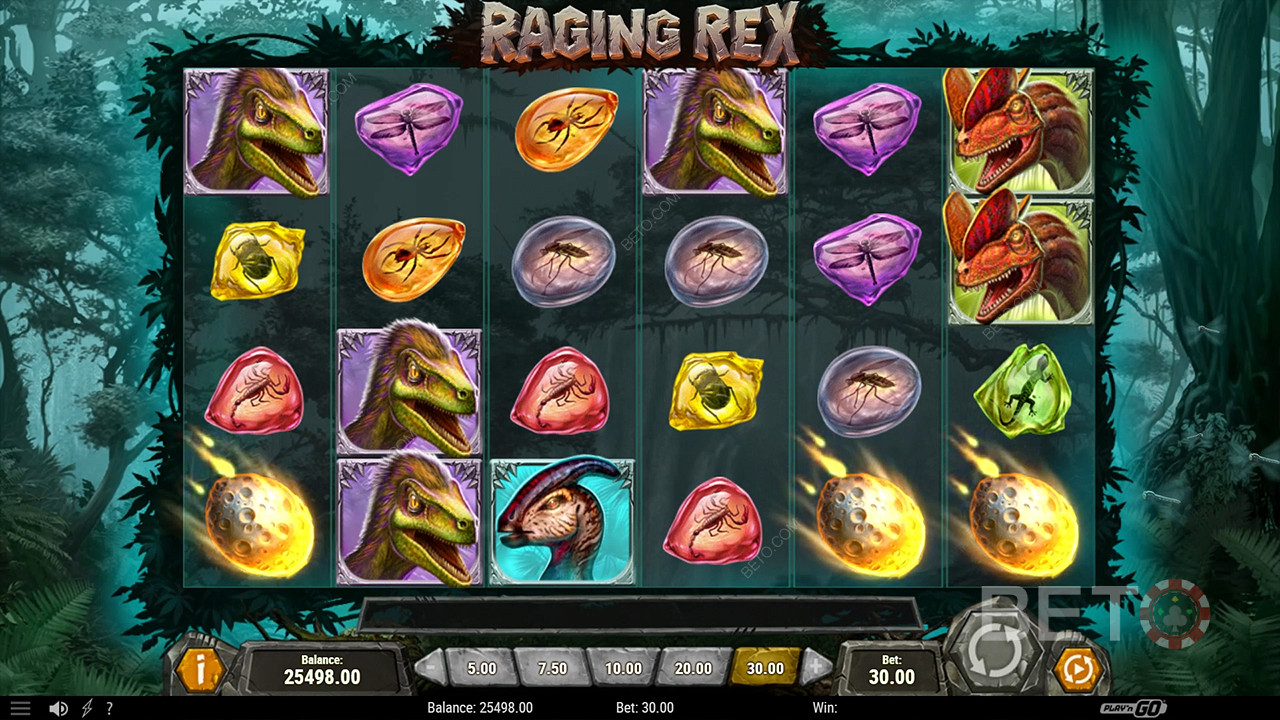The width and height of the screenshot is (1280, 720).
Task: Toggle fast play with the lightning icon
Action: click(x=86, y=708)
